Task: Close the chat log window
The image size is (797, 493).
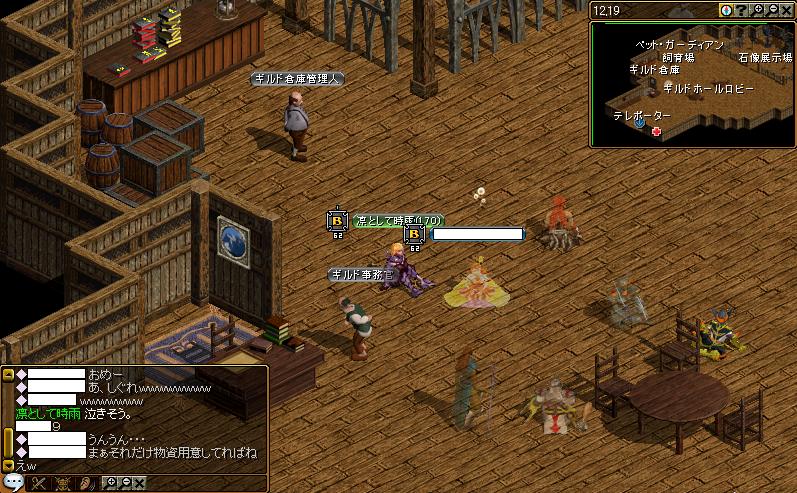Action: click(x=139, y=484)
